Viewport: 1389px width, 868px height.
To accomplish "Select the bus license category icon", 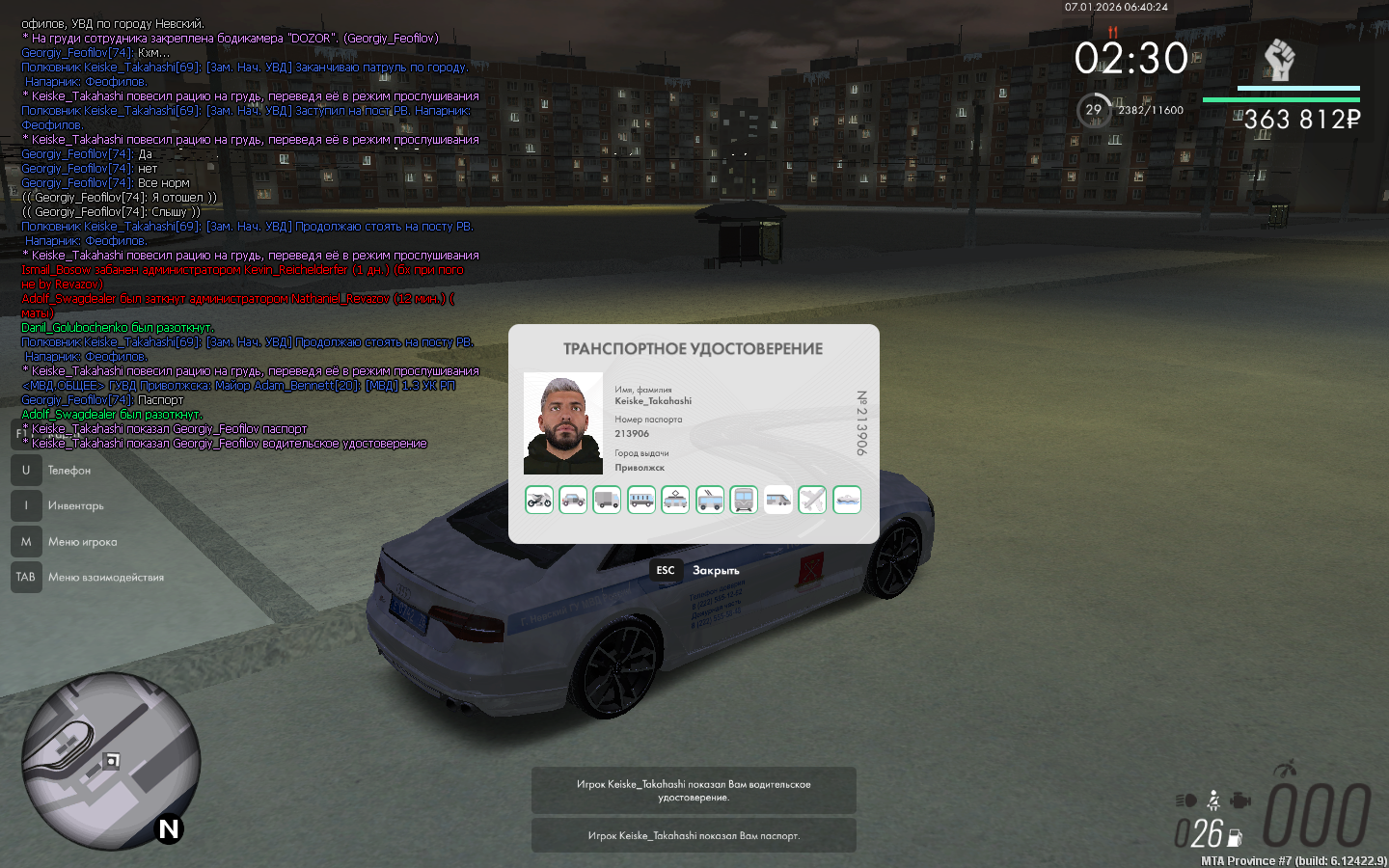I will (x=641, y=500).
